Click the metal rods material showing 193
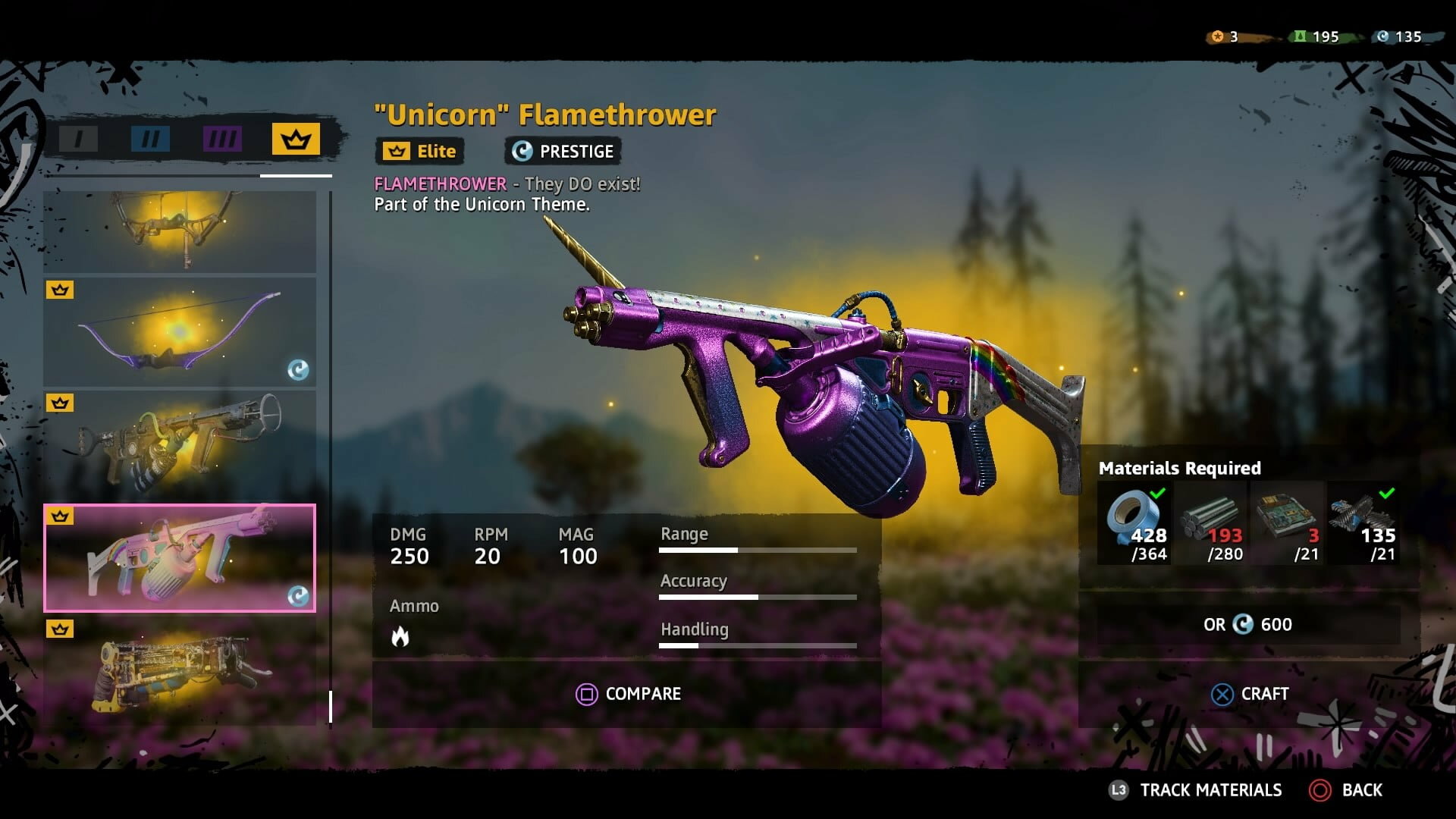The height and width of the screenshot is (819, 1456). point(1210,523)
